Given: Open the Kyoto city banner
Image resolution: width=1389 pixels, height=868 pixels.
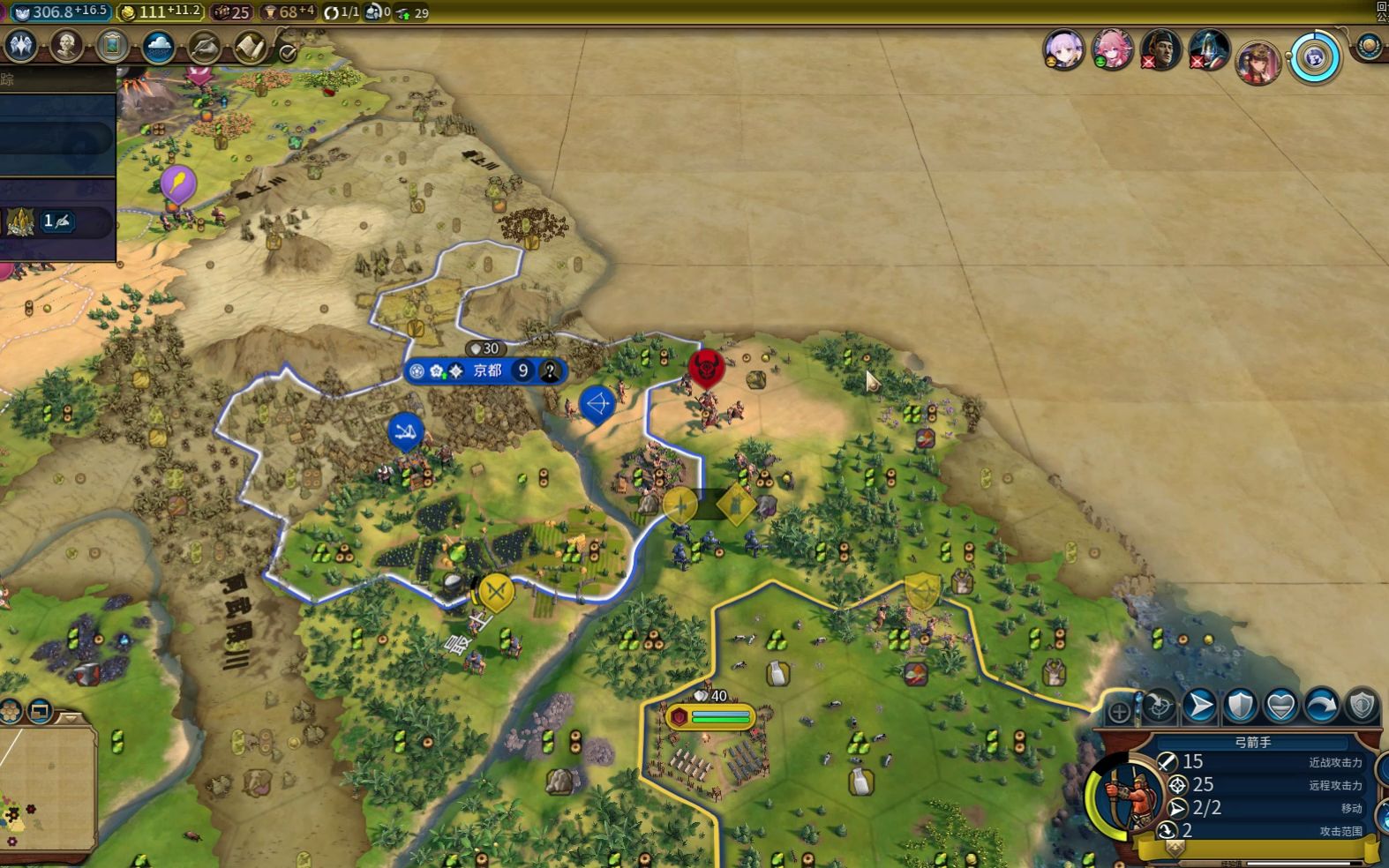Looking at the screenshot, I should [486, 371].
